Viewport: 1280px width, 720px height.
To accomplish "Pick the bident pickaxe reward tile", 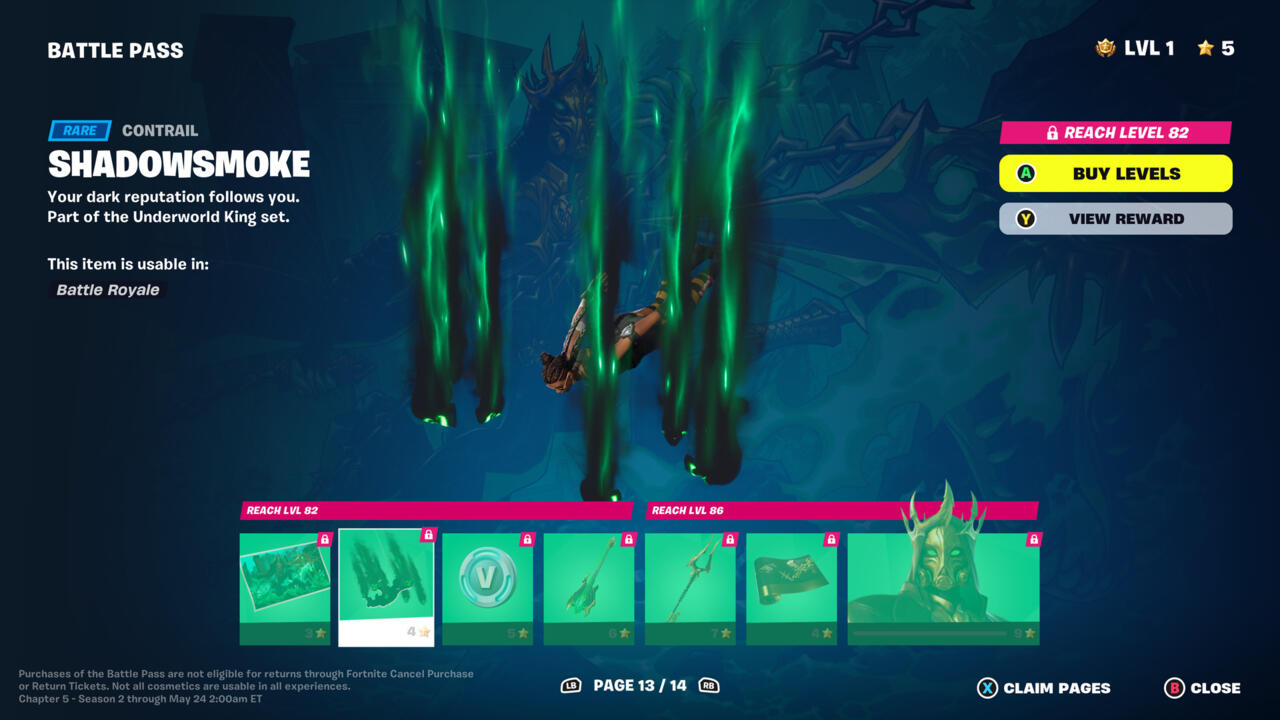I will (690, 588).
